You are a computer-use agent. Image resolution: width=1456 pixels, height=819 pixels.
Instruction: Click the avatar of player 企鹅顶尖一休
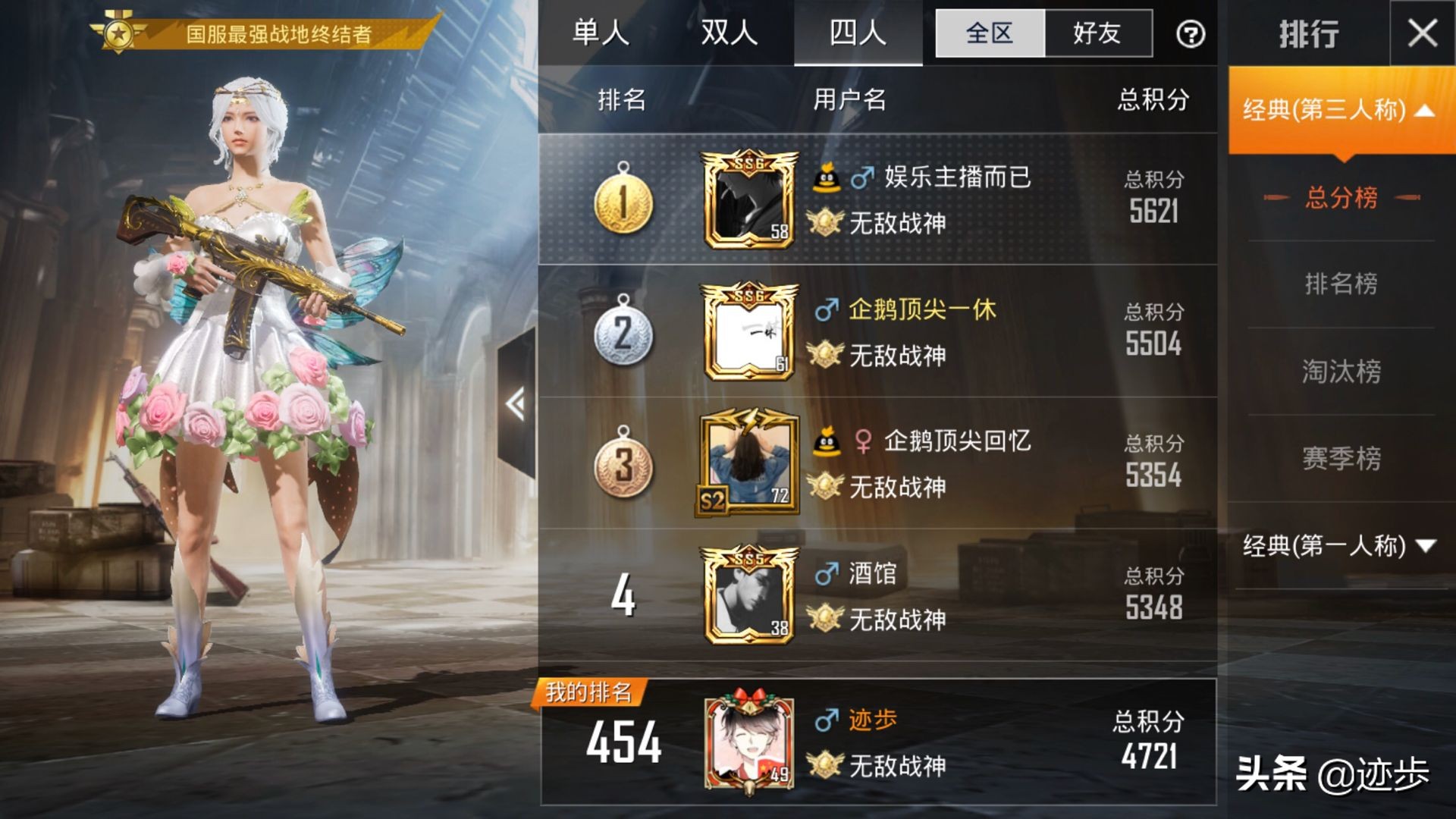coord(749,330)
